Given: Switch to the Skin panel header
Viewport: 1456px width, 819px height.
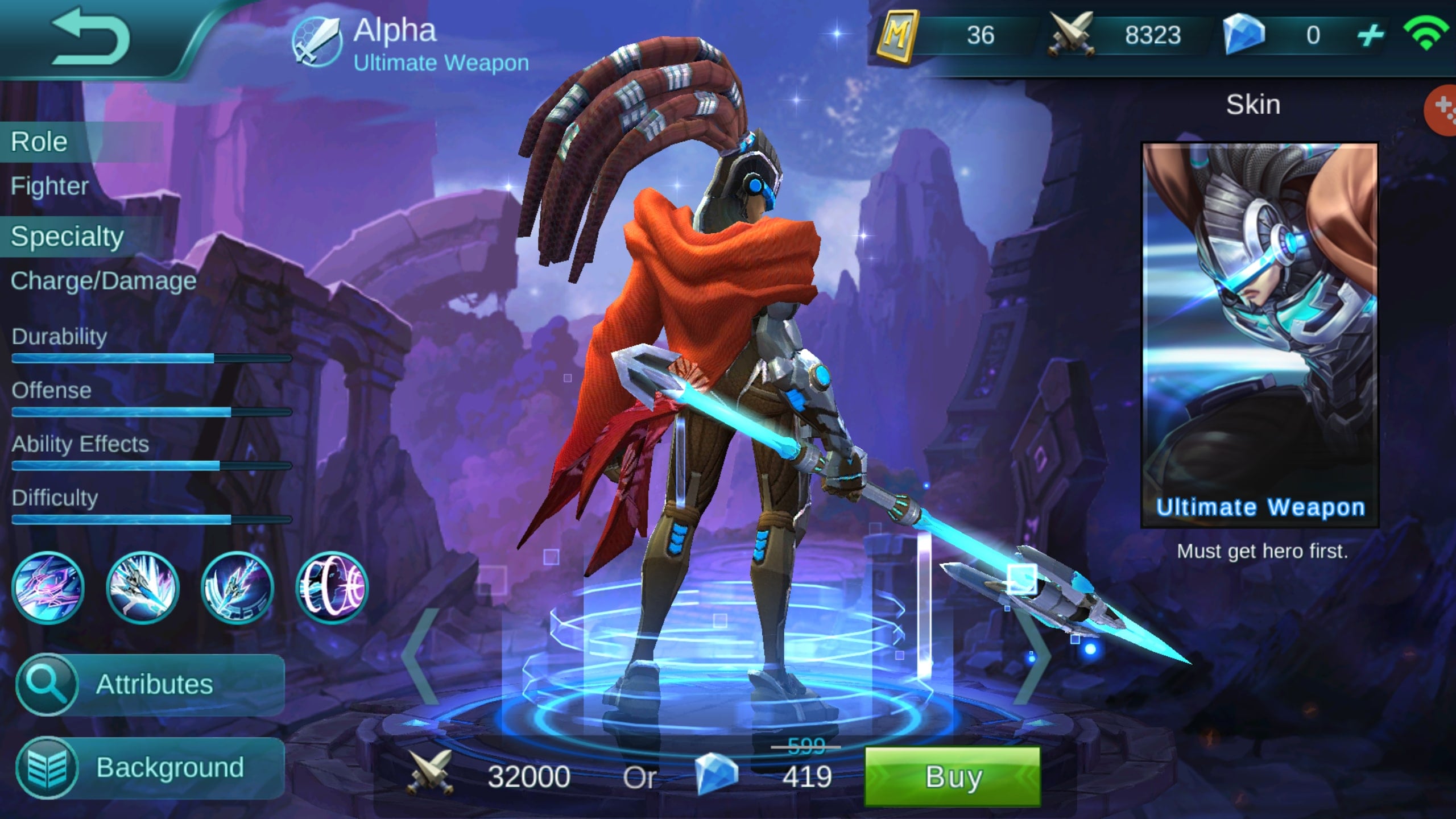Looking at the screenshot, I should (x=1254, y=104).
